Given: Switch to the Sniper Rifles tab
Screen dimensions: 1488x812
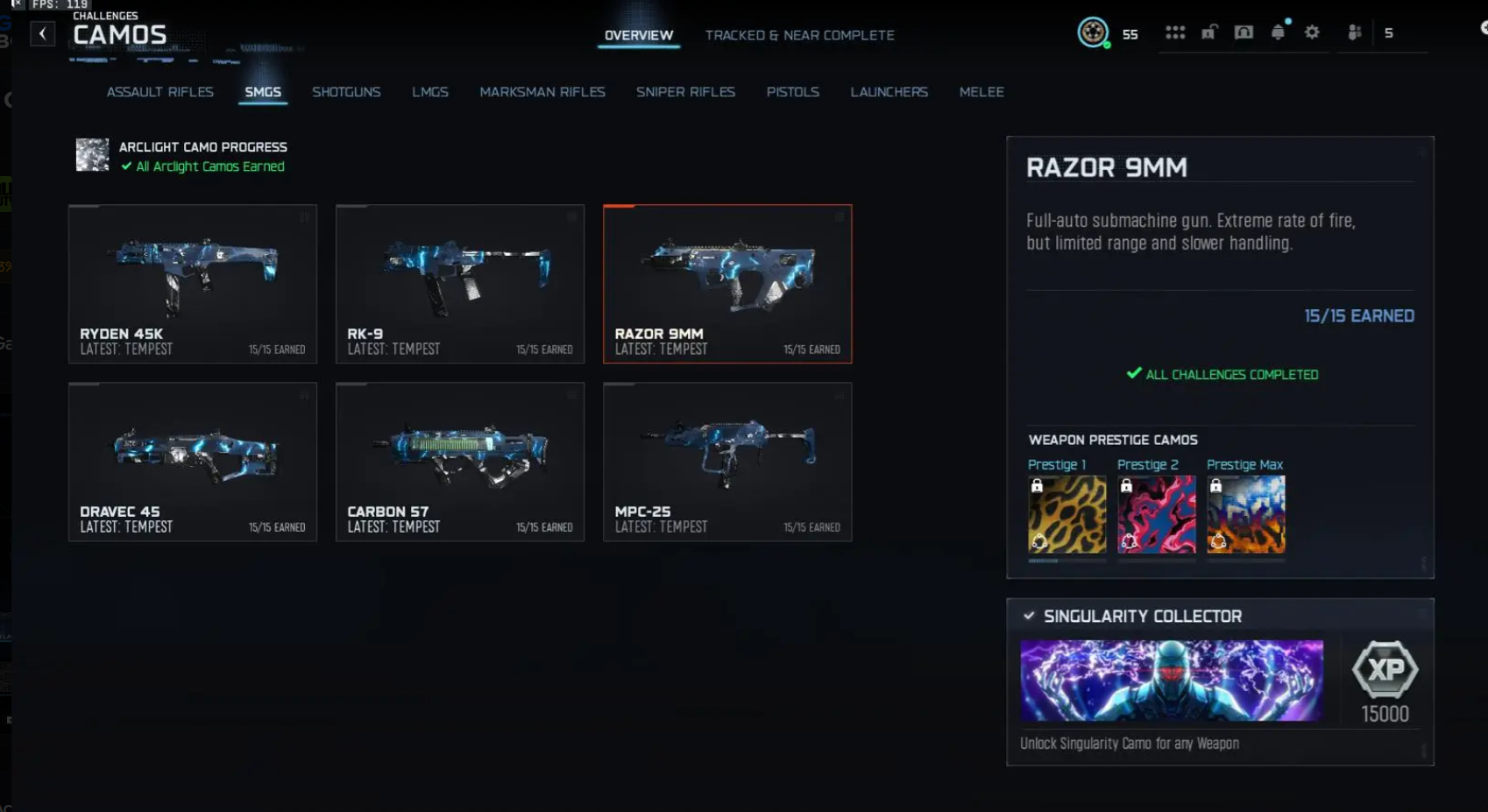Looking at the screenshot, I should 685,92.
